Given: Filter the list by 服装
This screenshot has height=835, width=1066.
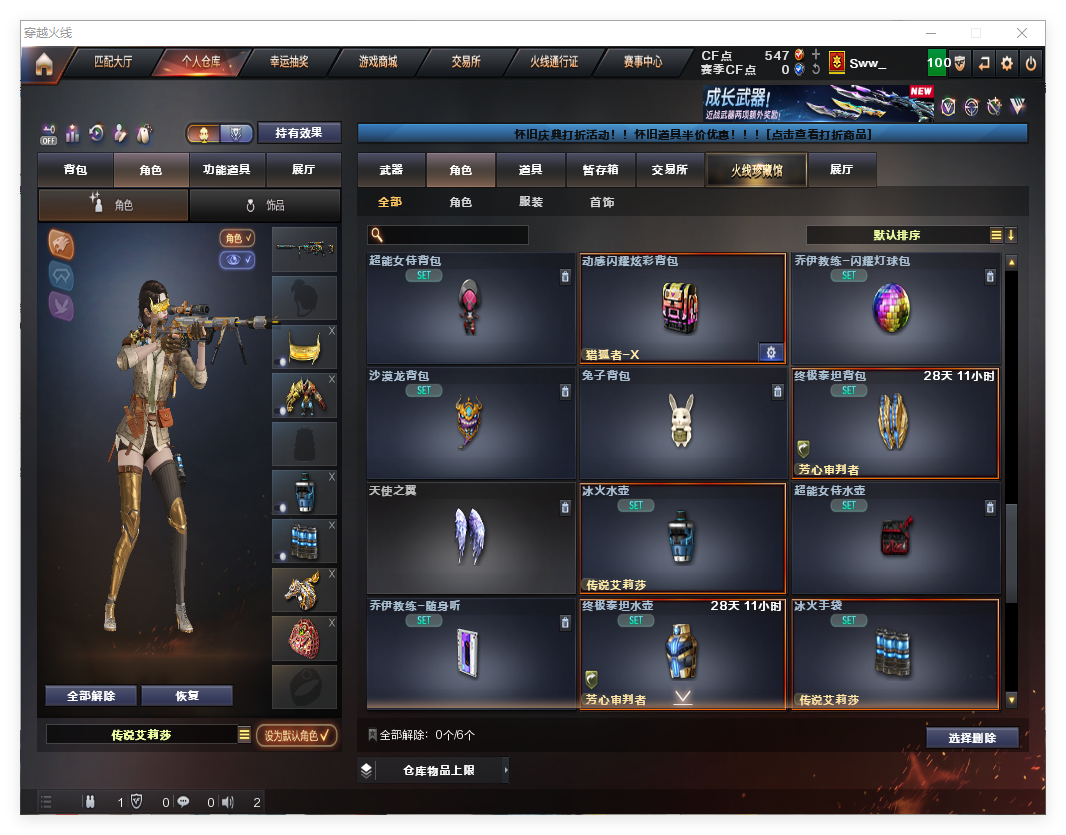Looking at the screenshot, I should coord(531,202).
